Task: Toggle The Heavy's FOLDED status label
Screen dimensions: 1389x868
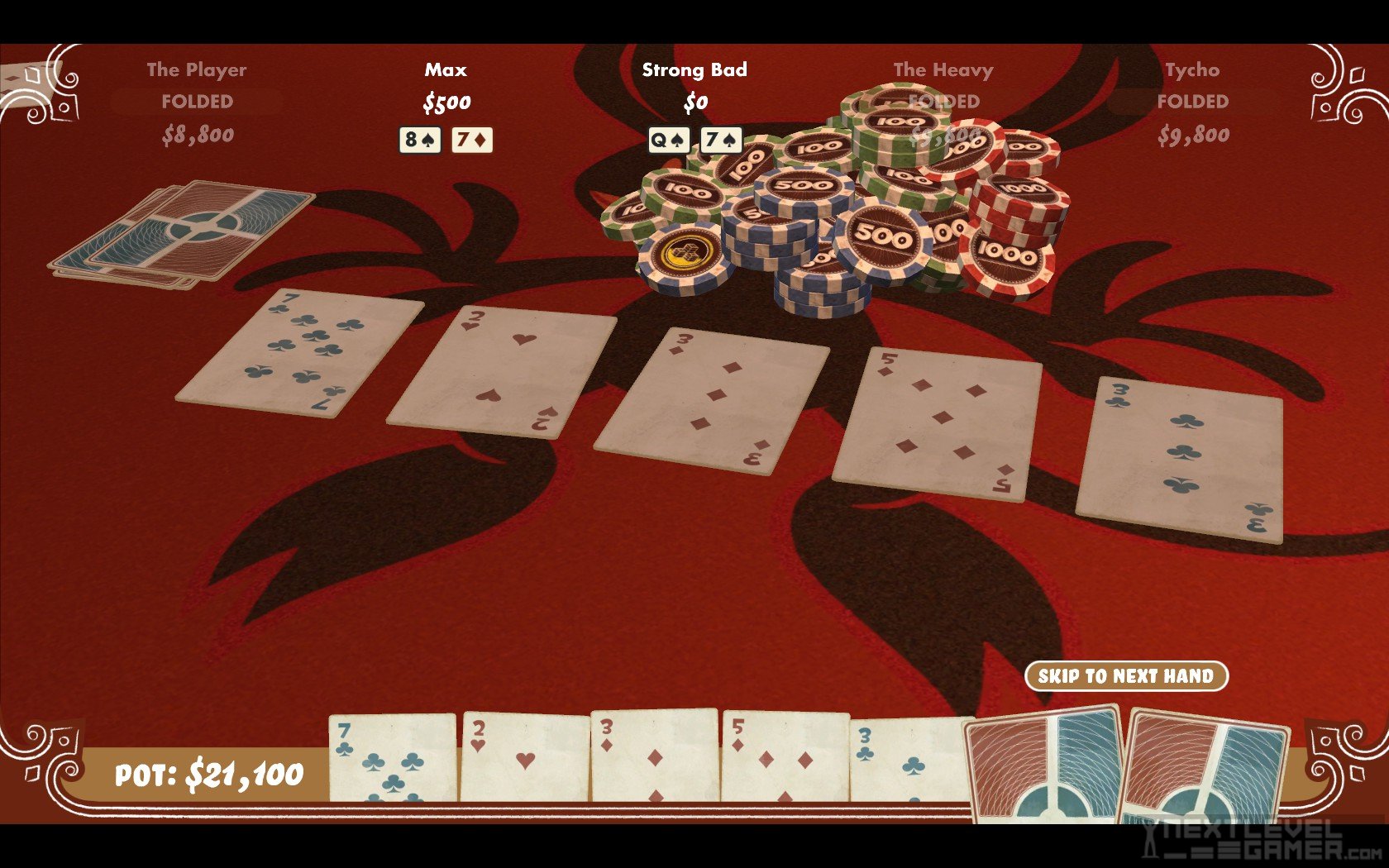Action: [x=944, y=103]
